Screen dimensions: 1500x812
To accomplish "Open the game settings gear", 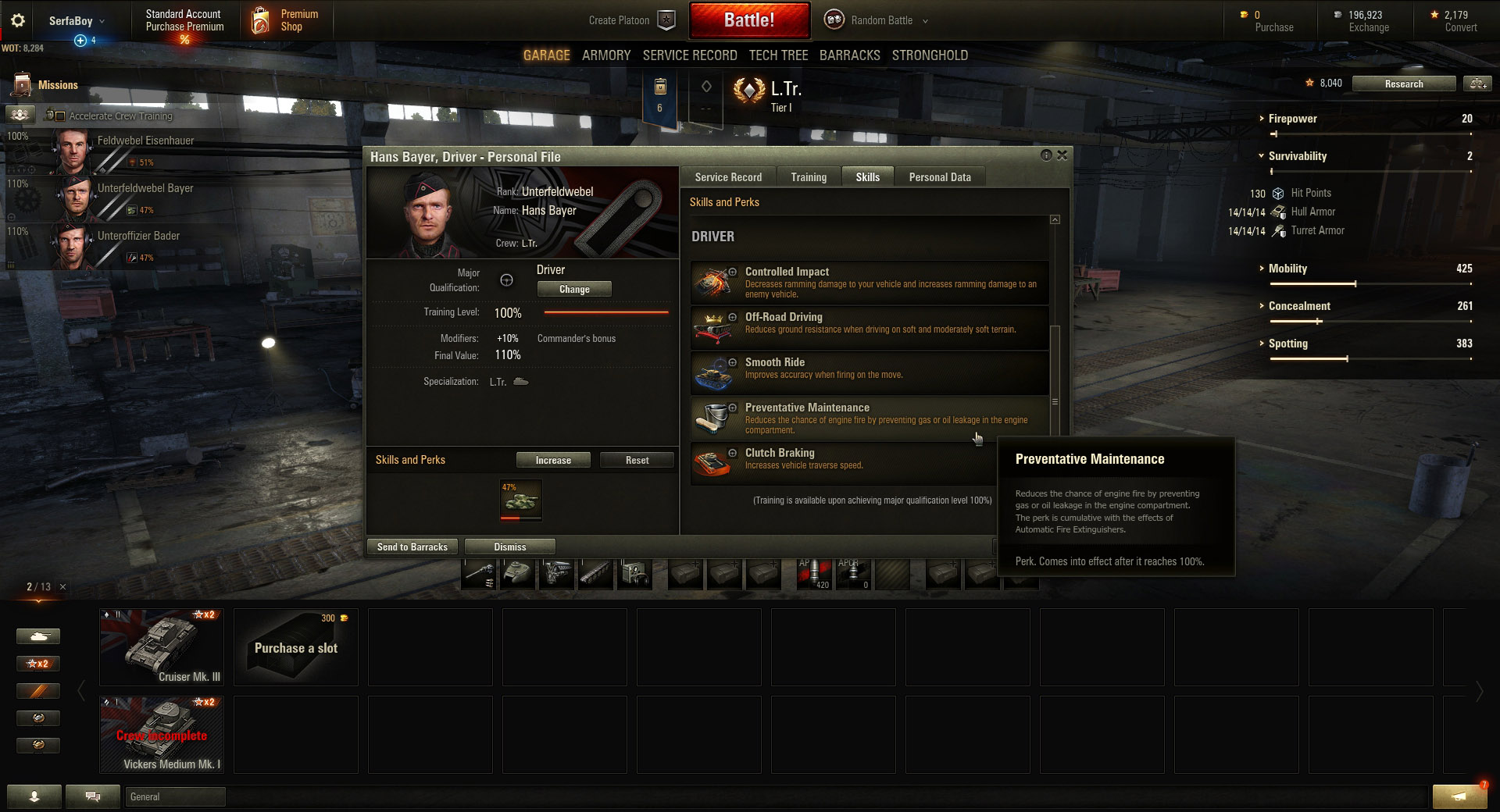I will click(x=17, y=21).
